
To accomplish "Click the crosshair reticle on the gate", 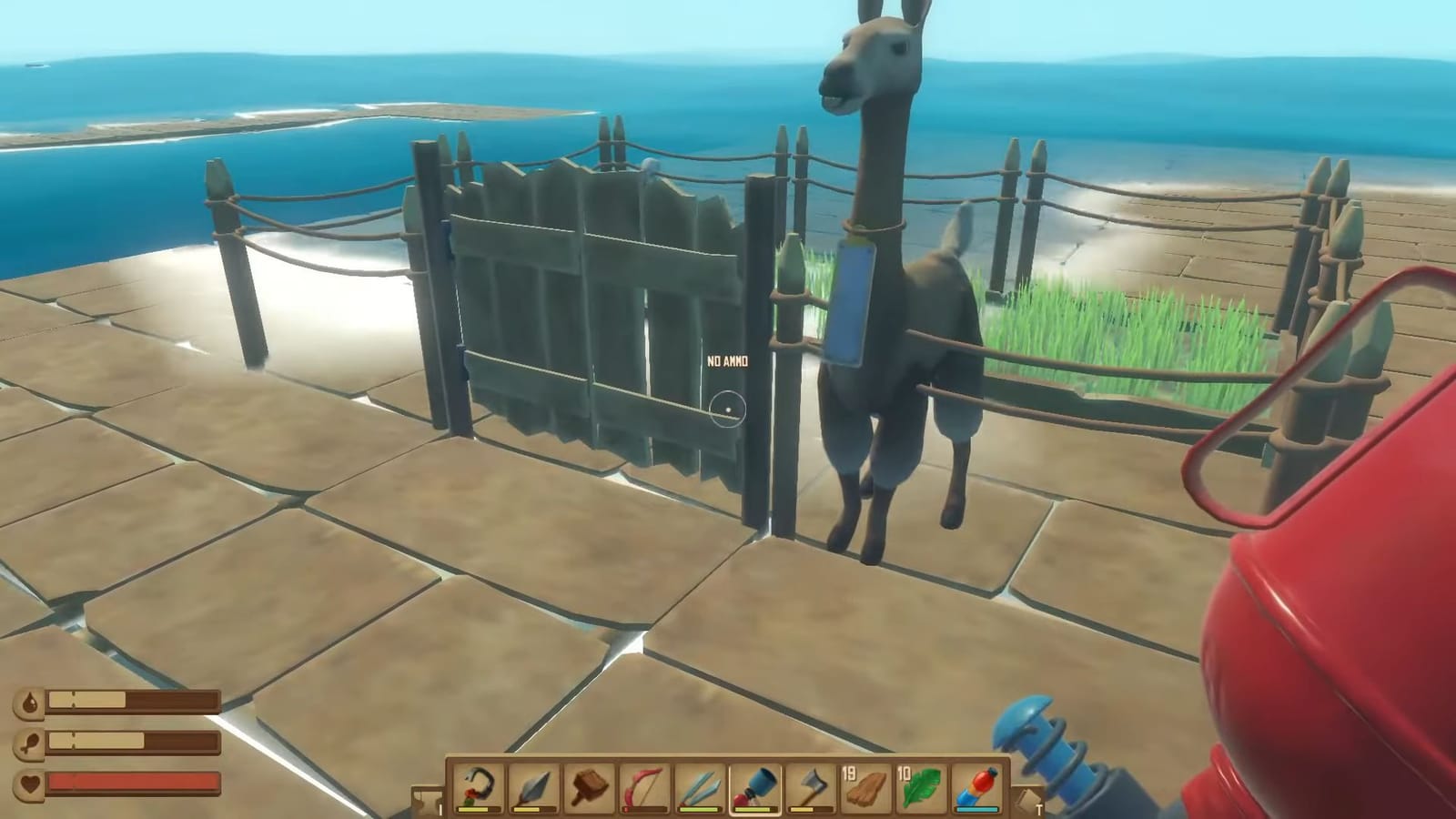I will tap(728, 409).
